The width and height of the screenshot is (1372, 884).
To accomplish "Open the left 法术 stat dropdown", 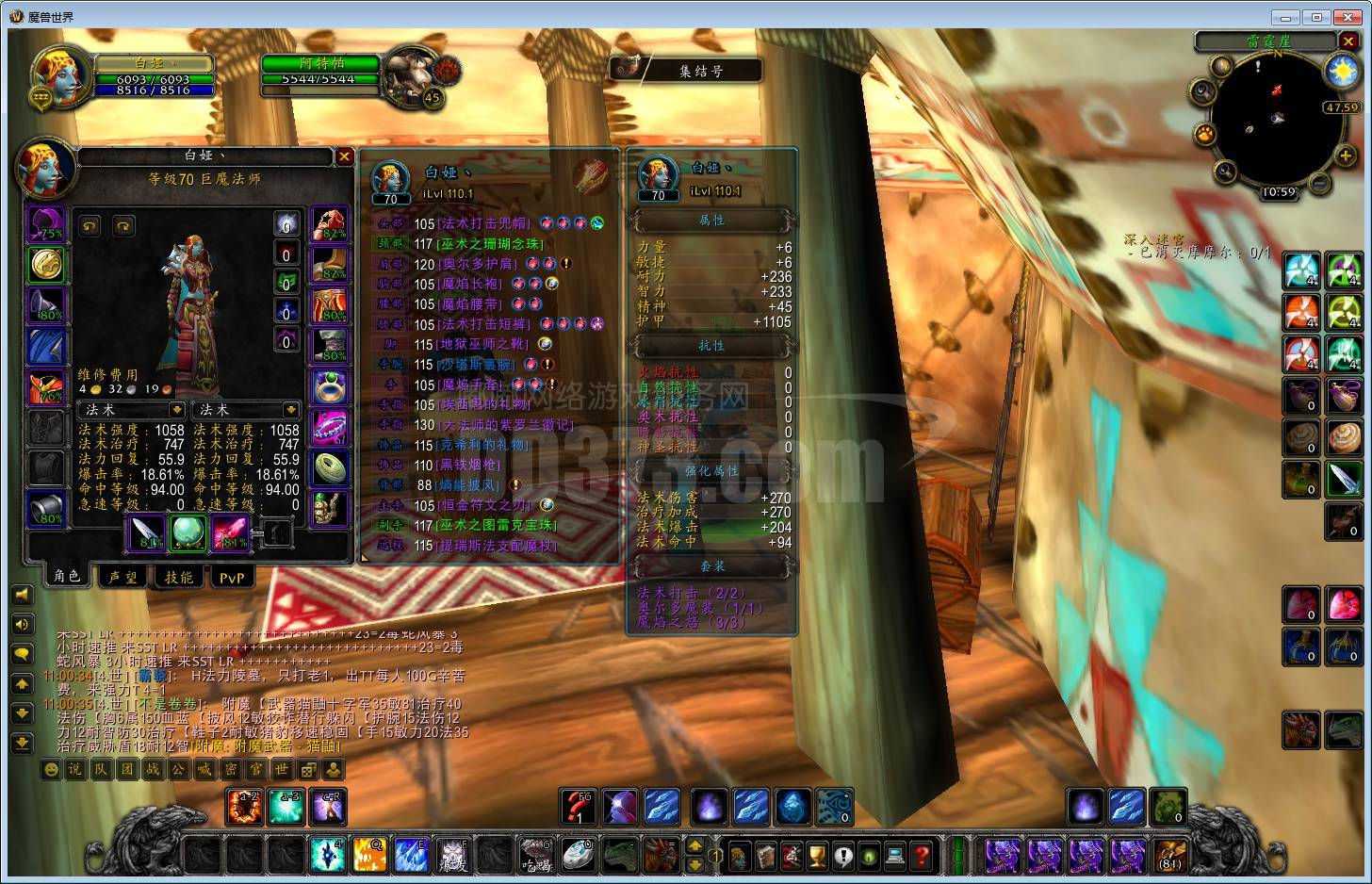I will pos(176,410).
